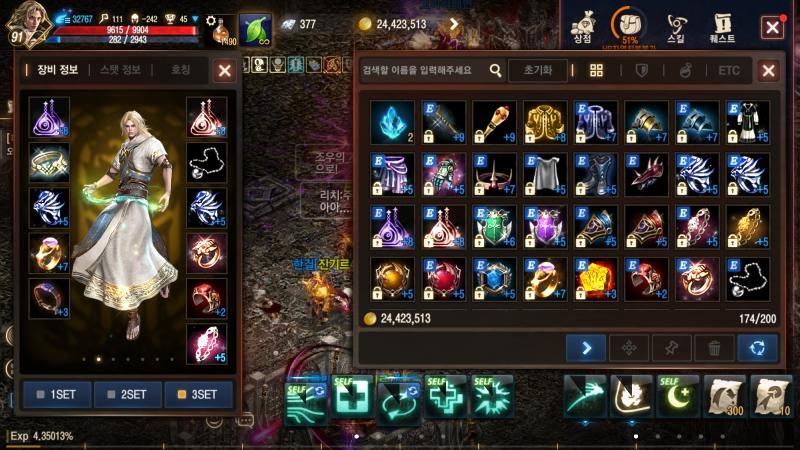Close the inventory panel
The width and height of the screenshot is (800, 450).
point(768,71)
